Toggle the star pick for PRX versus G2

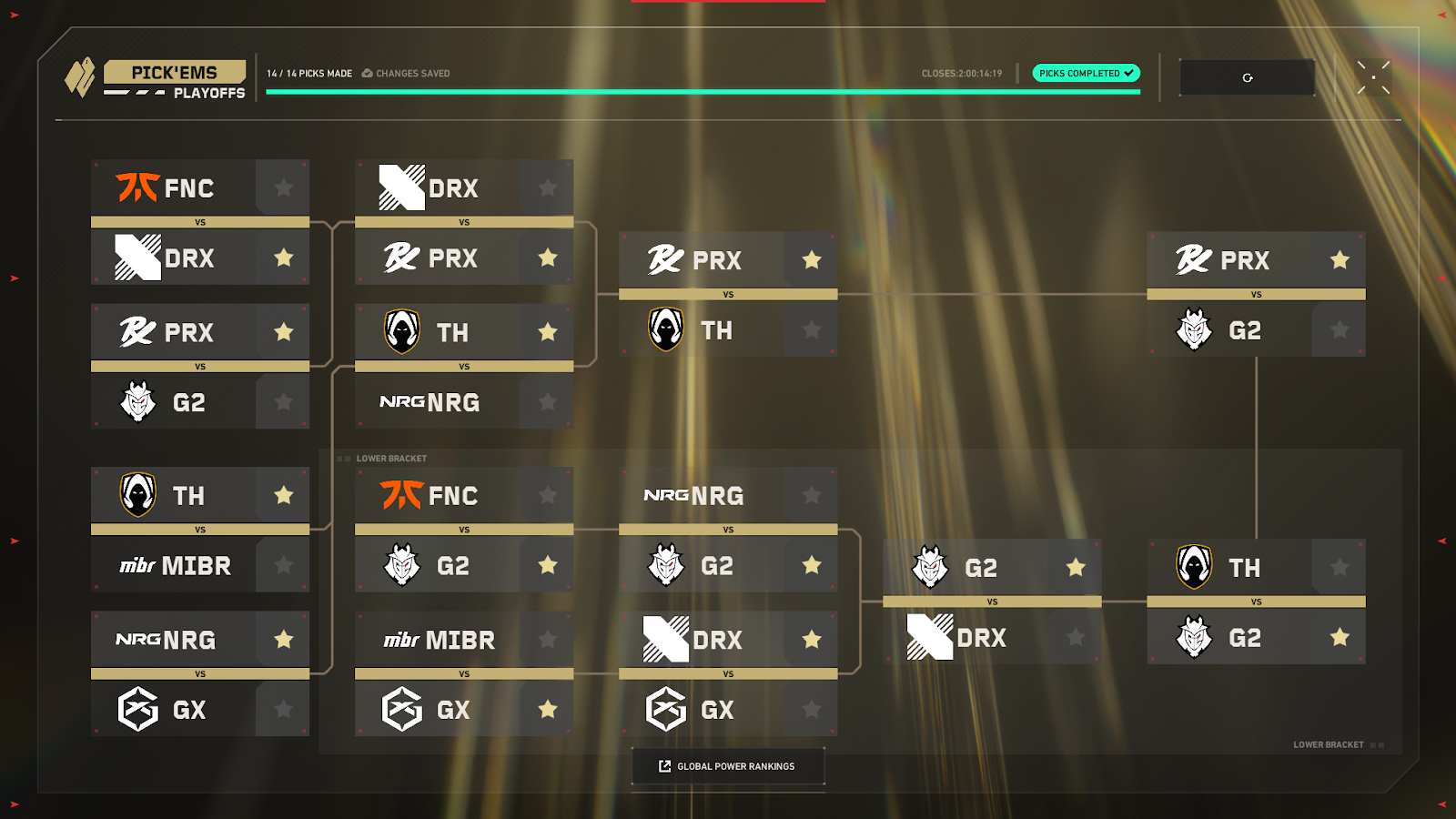pos(283,331)
